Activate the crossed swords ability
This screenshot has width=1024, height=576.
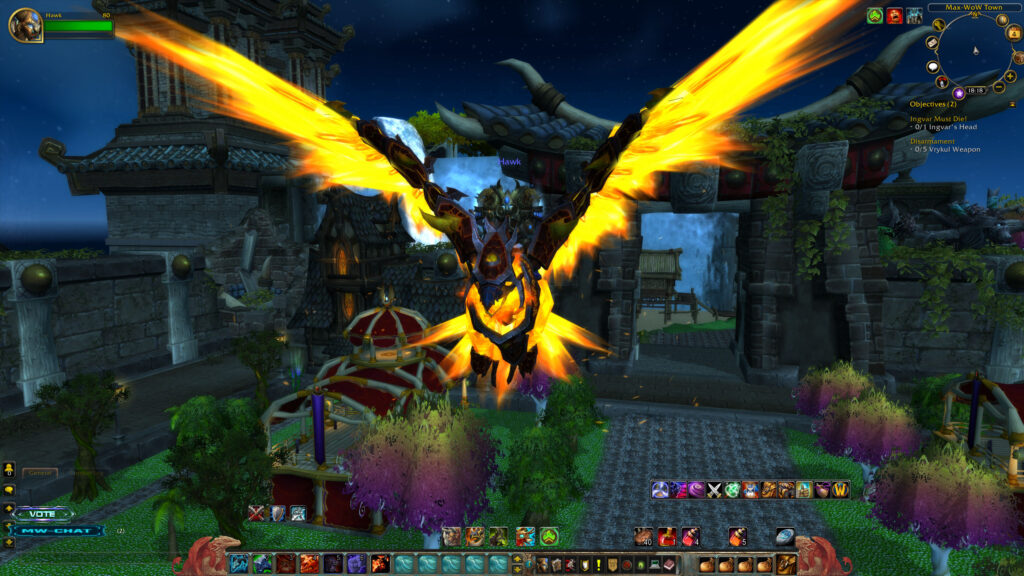[715, 489]
